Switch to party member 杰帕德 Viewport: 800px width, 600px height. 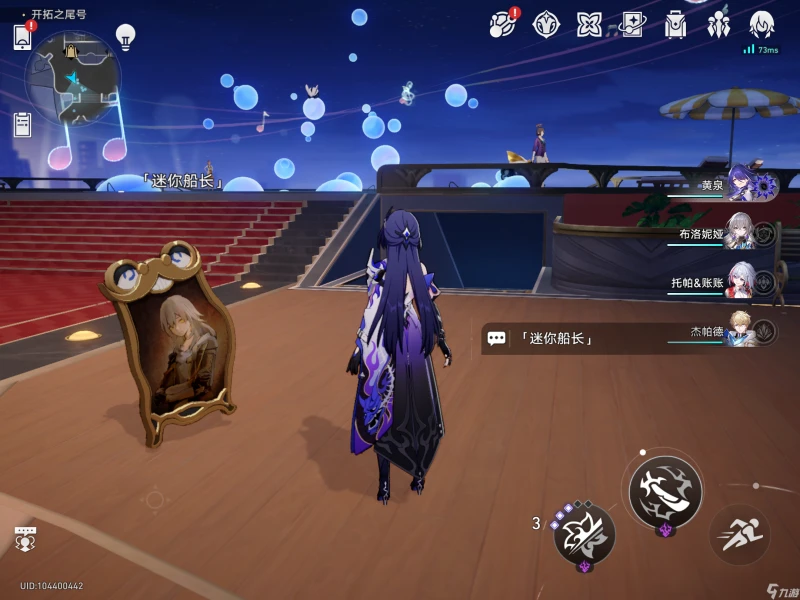[742, 331]
